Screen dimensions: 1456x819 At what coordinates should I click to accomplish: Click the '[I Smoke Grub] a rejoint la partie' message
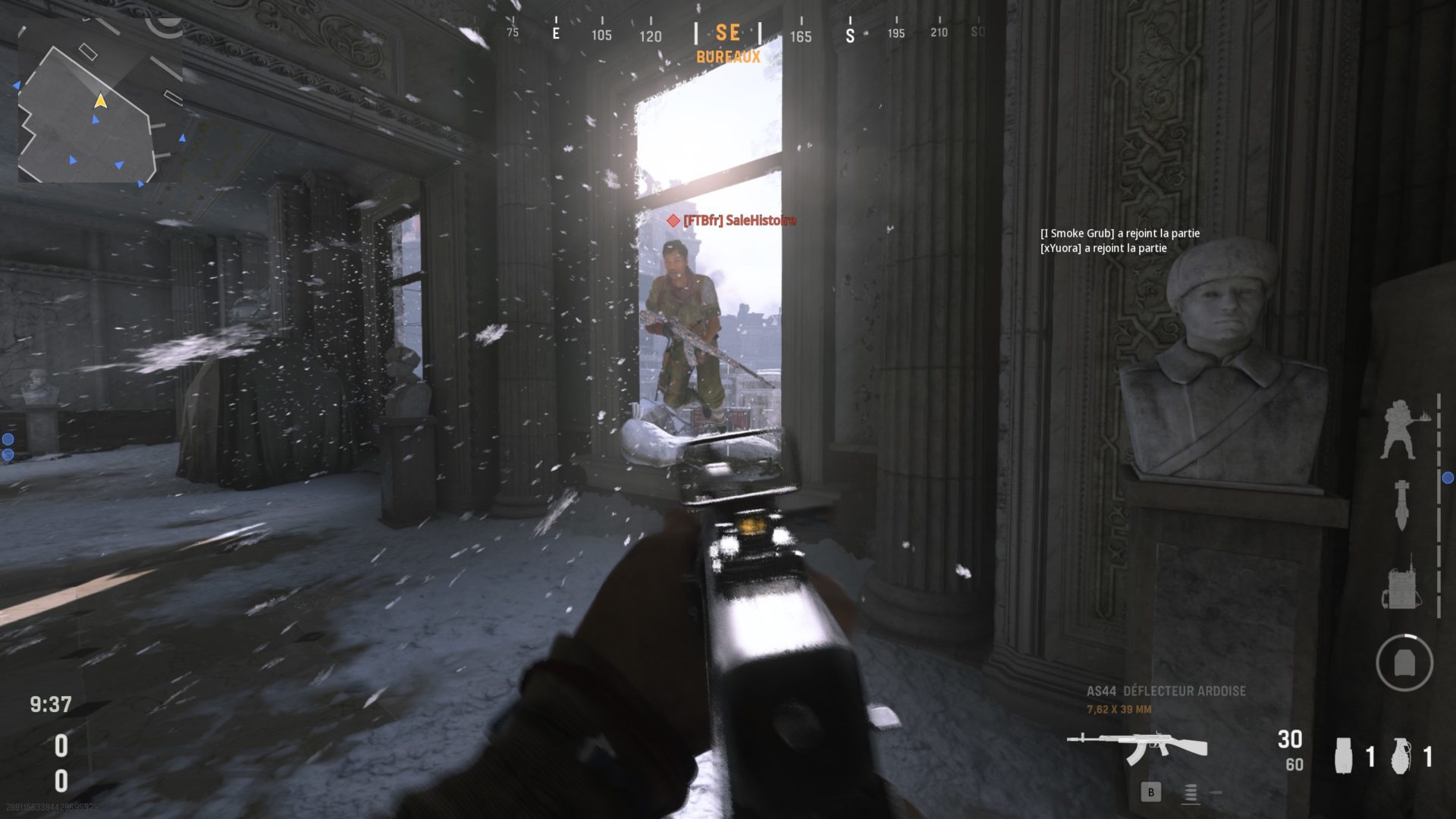[1122, 234]
